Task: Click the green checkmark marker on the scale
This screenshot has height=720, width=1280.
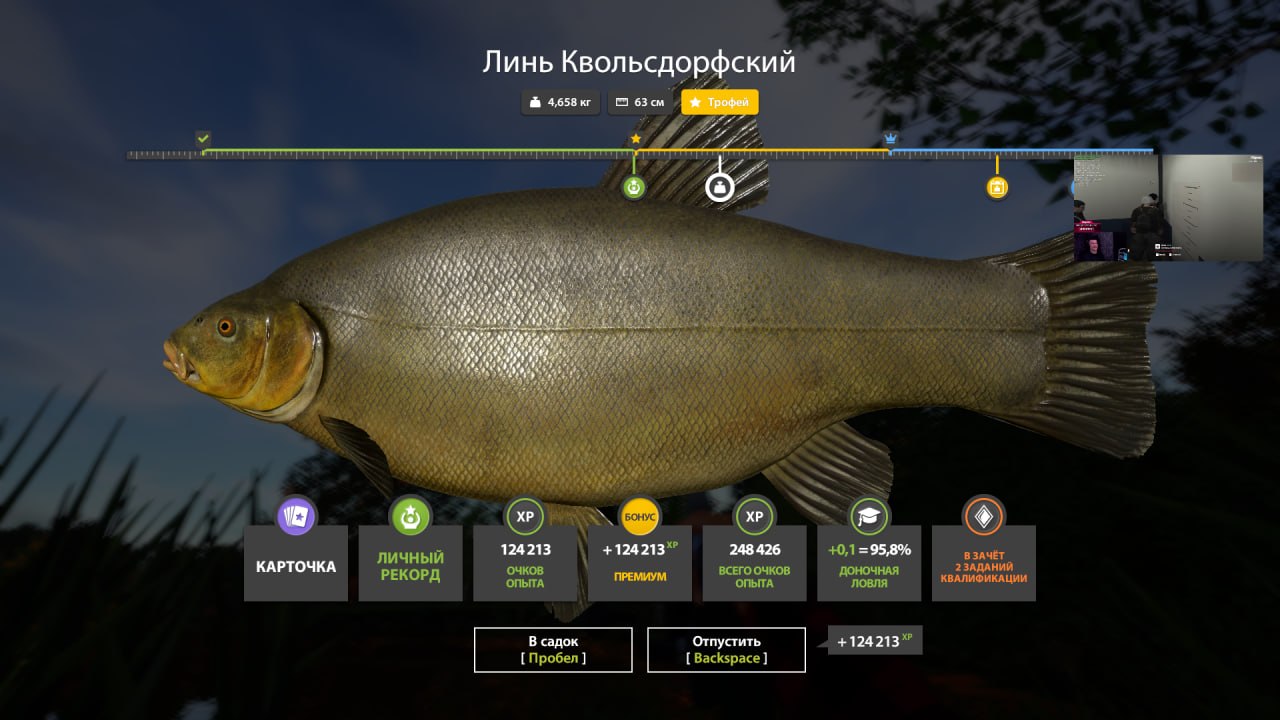Action: pyautogui.click(x=204, y=139)
